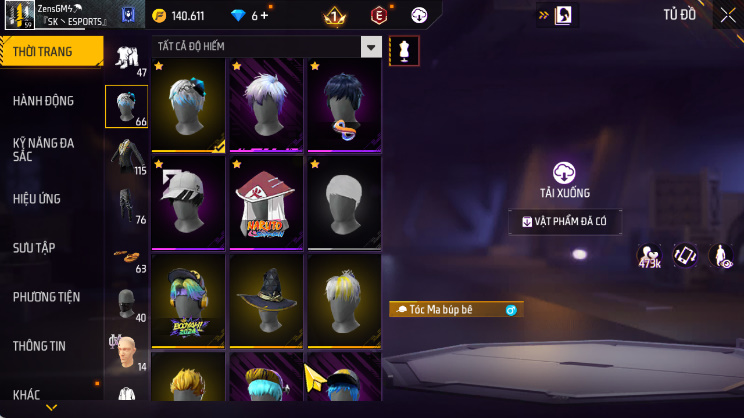Open the KỸ NĂNG ĐA SẮC tab
744x418 pixels.
(x=44, y=150)
